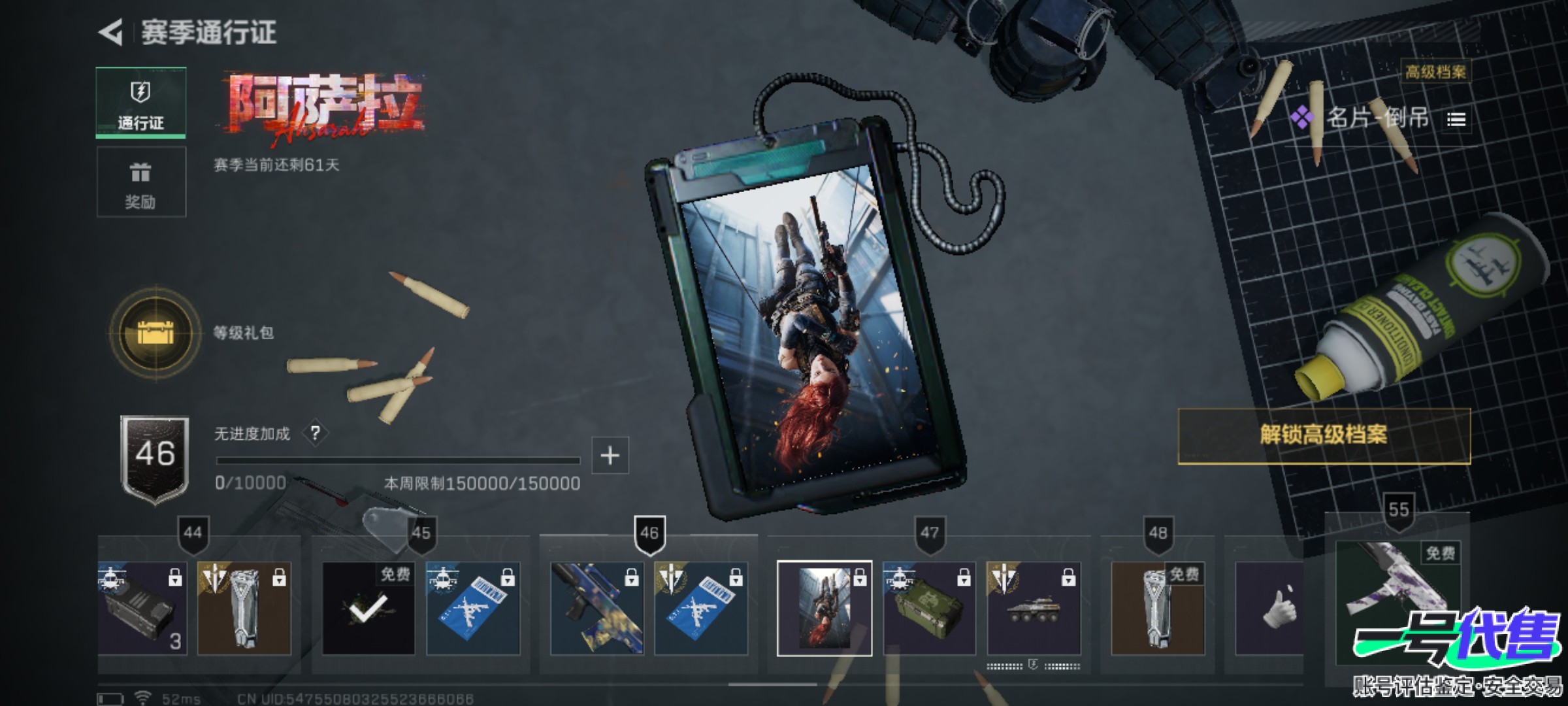Choose the upside-down woman name card reward
Screen dimensions: 1568x706
[x=824, y=608]
